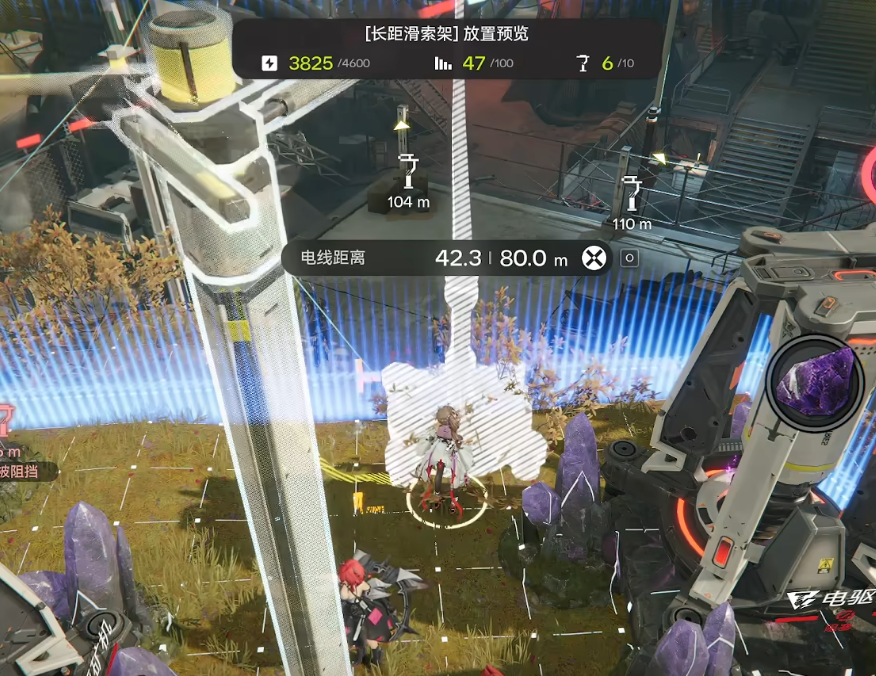Click the round X icon beside wire distance

(x=595, y=258)
